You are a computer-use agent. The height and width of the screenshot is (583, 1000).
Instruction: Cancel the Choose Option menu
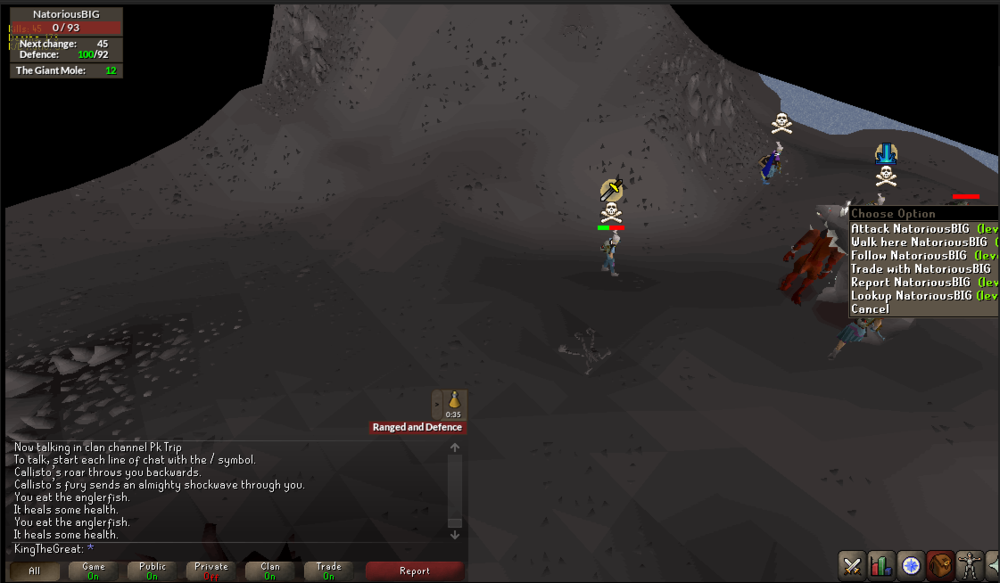click(870, 309)
